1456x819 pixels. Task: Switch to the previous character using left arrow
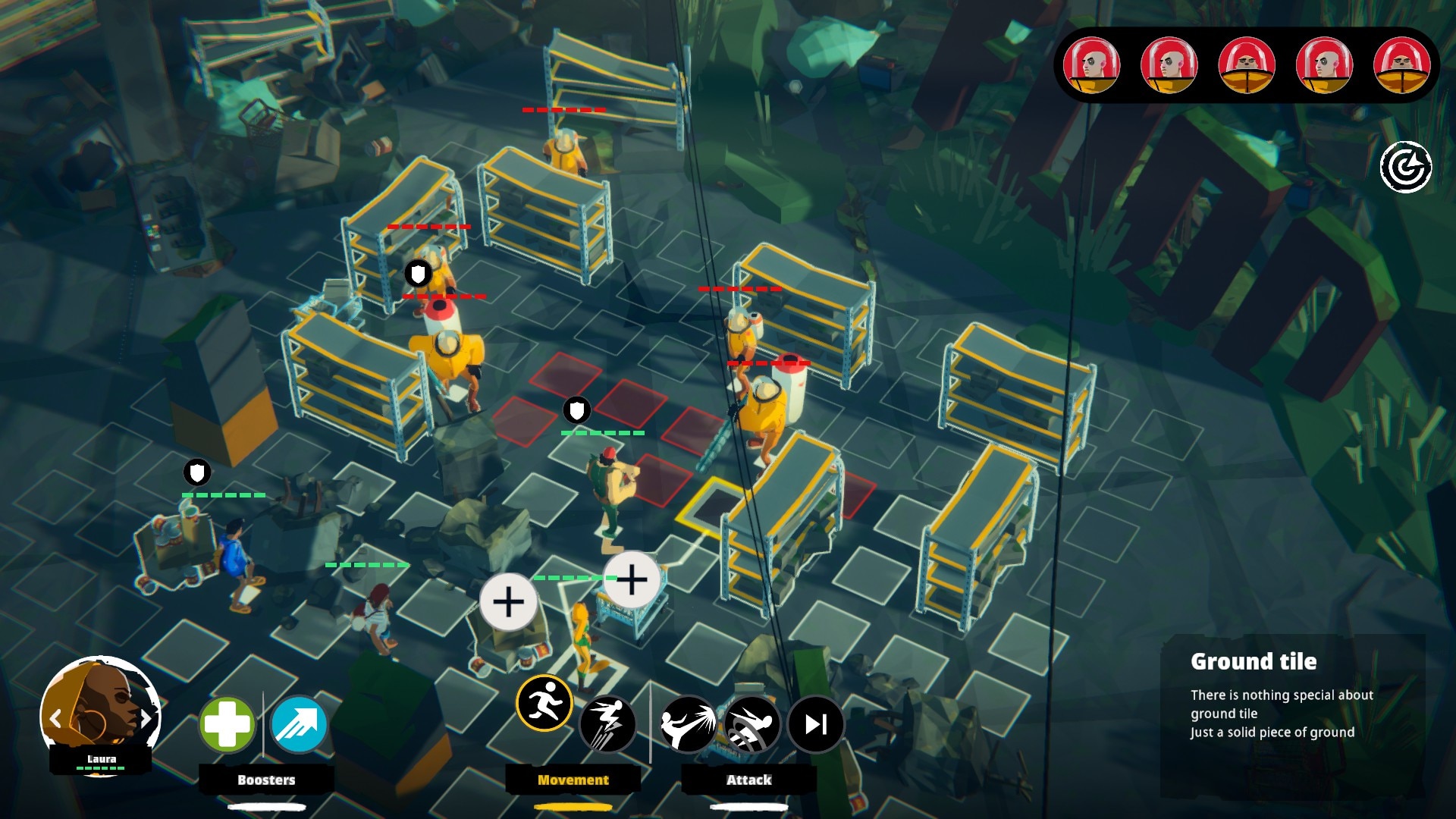55,718
